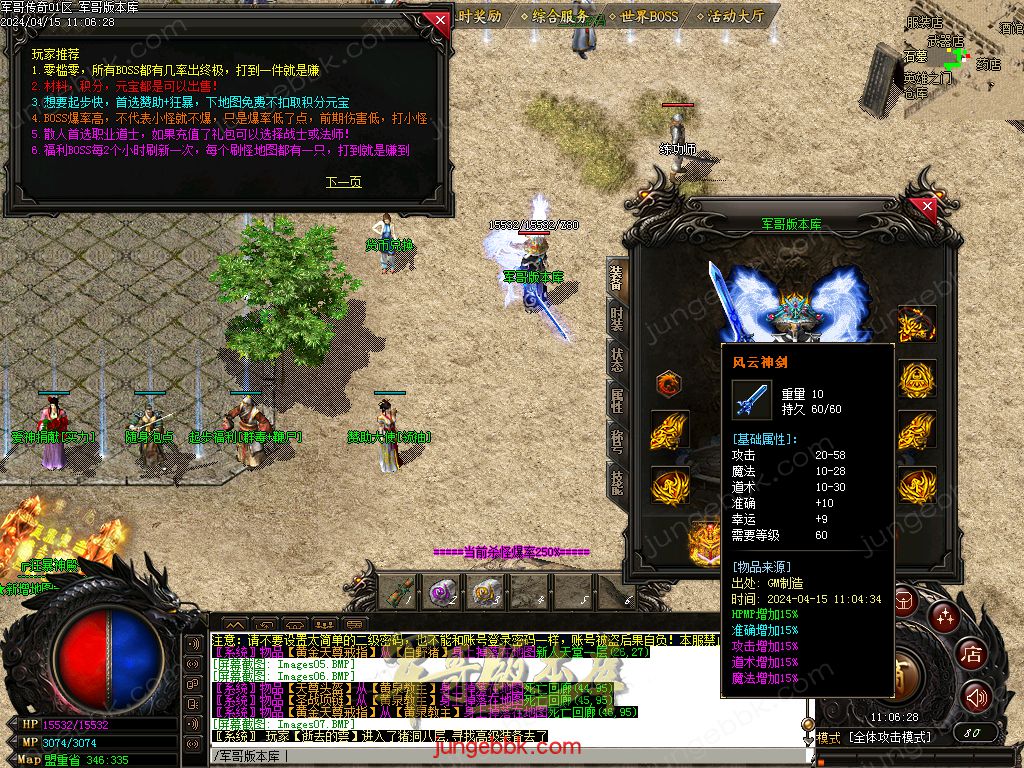Image resolution: width=1024 pixels, height=768 pixels.
Task: Open the 称号 tab
Action: (617, 441)
